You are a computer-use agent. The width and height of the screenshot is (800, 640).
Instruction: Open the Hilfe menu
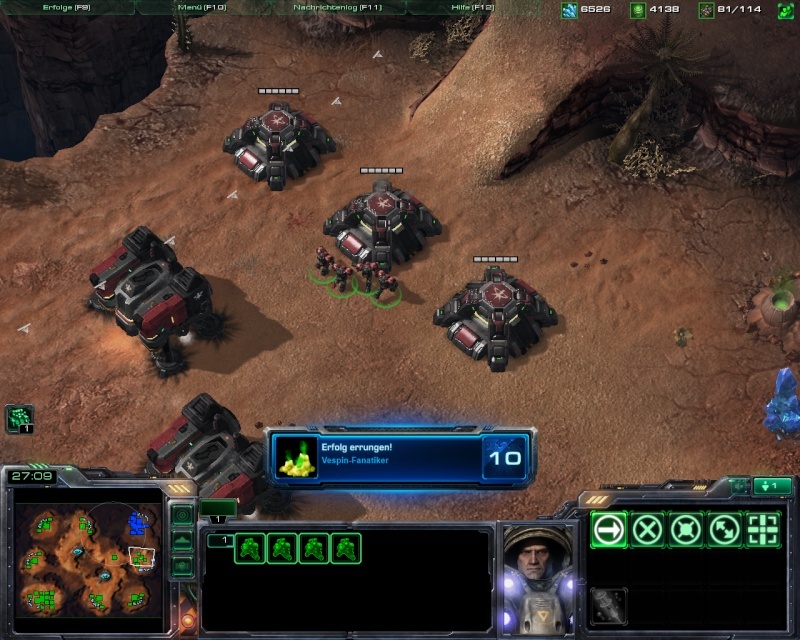coord(474,8)
